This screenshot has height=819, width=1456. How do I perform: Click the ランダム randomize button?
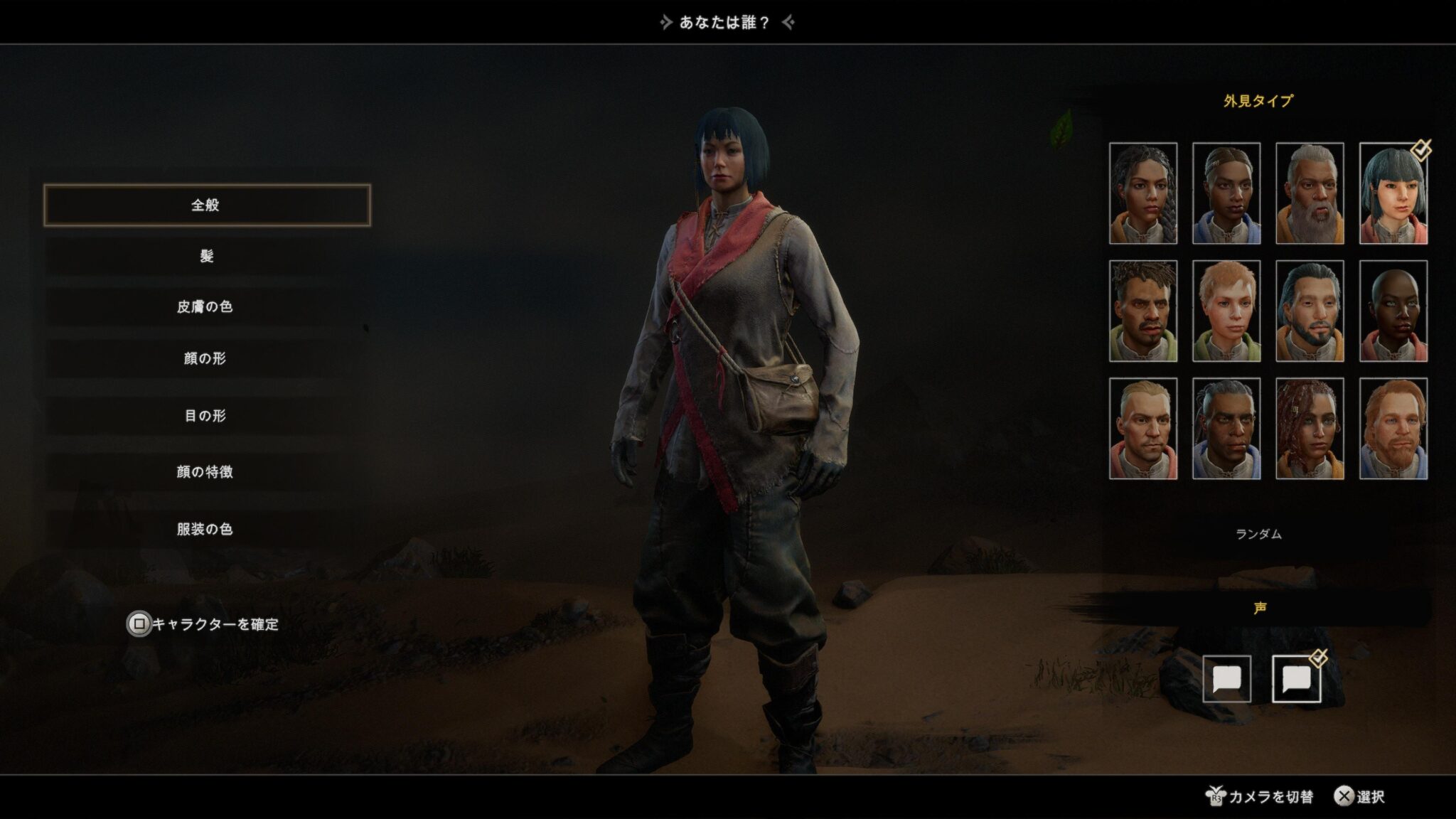point(1258,534)
